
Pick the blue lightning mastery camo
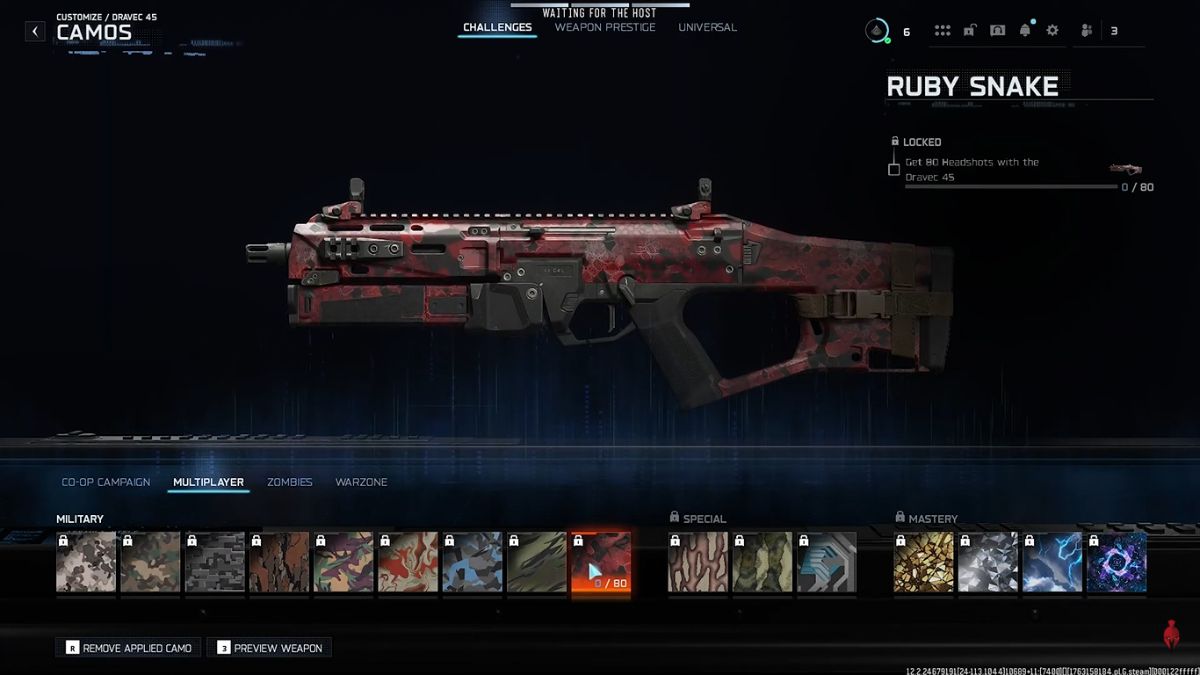tap(1052, 563)
